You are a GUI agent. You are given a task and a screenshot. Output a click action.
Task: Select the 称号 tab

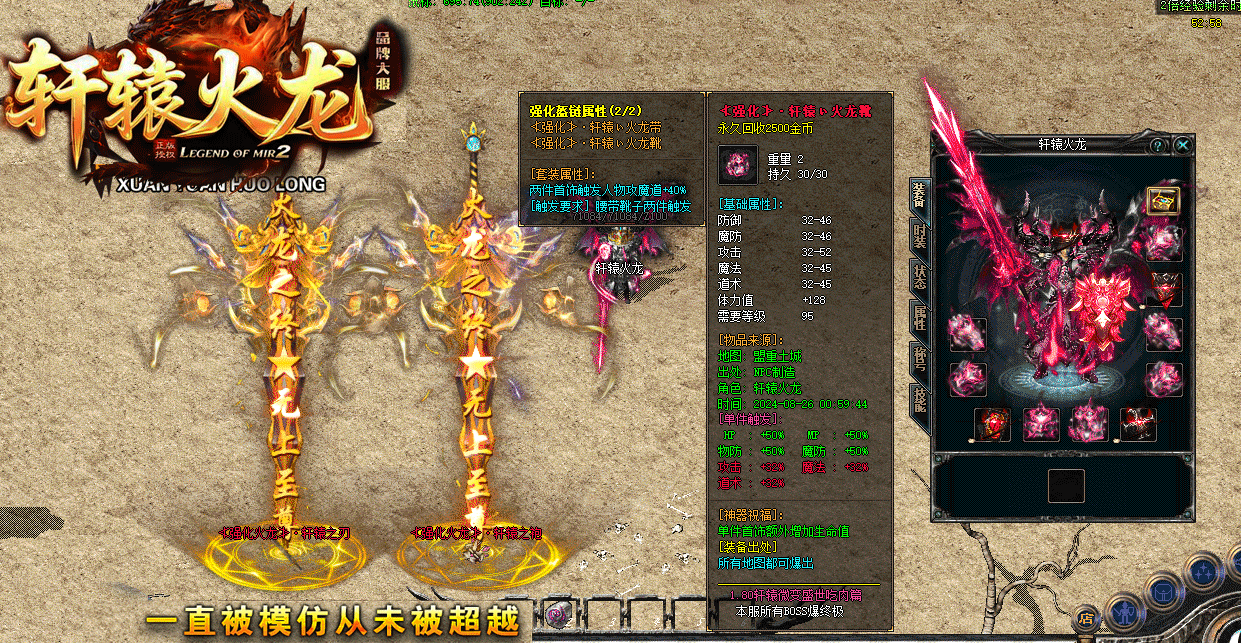coord(919,360)
